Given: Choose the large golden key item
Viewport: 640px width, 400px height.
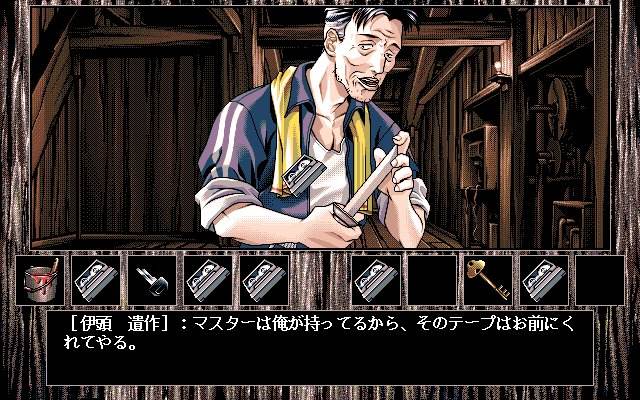Looking at the screenshot, I should tap(488, 279).
